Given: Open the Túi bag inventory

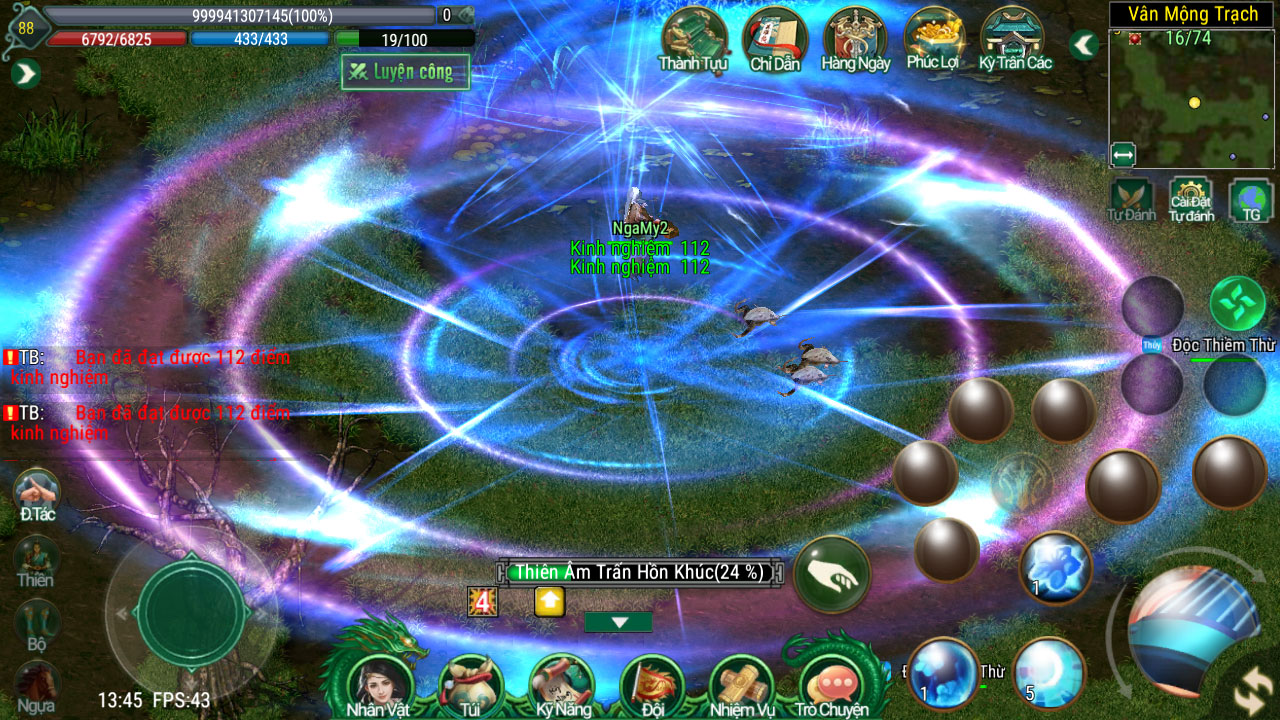Looking at the screenshot, I should coord(470,684).
